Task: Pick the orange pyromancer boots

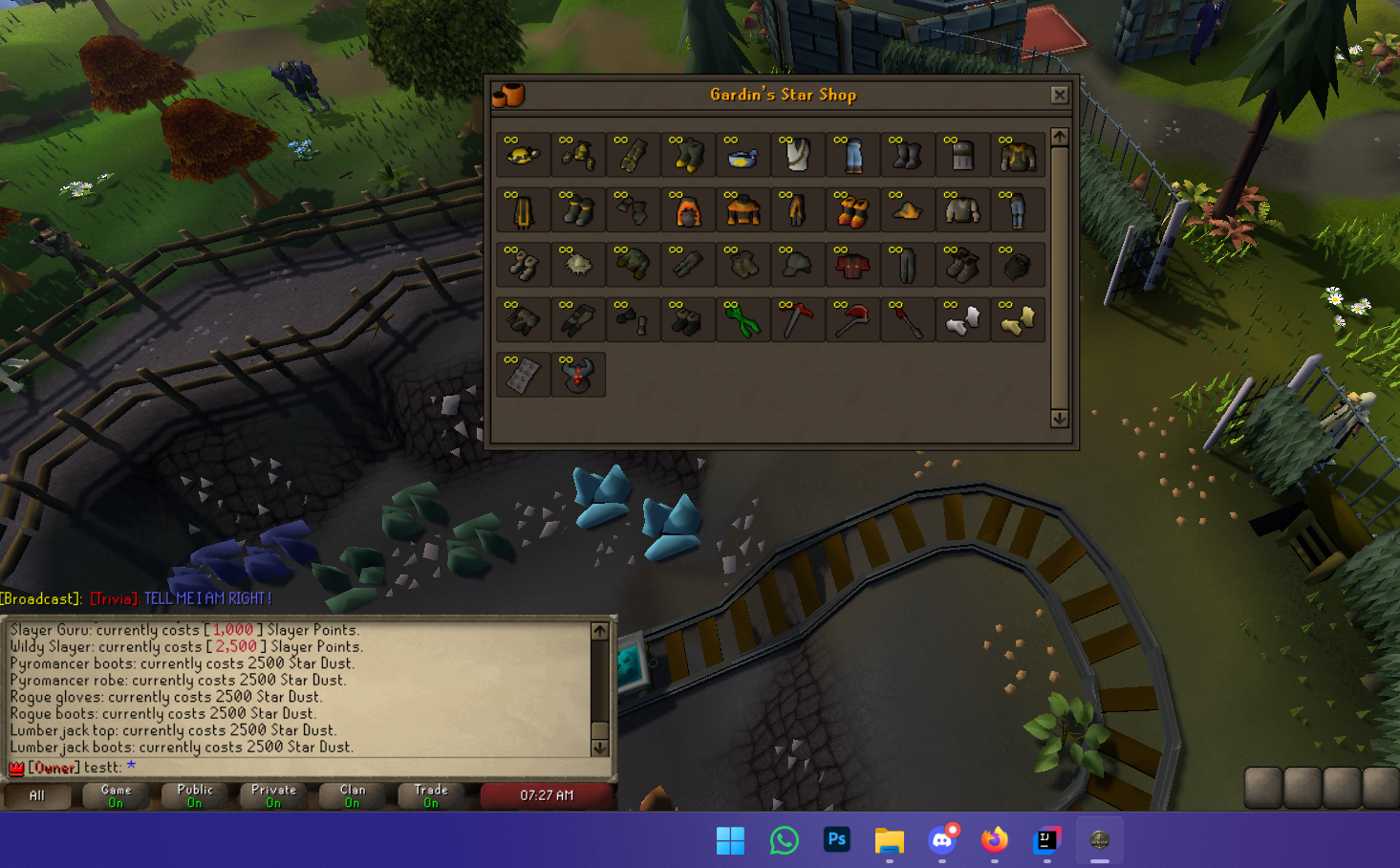Action: 852,211
